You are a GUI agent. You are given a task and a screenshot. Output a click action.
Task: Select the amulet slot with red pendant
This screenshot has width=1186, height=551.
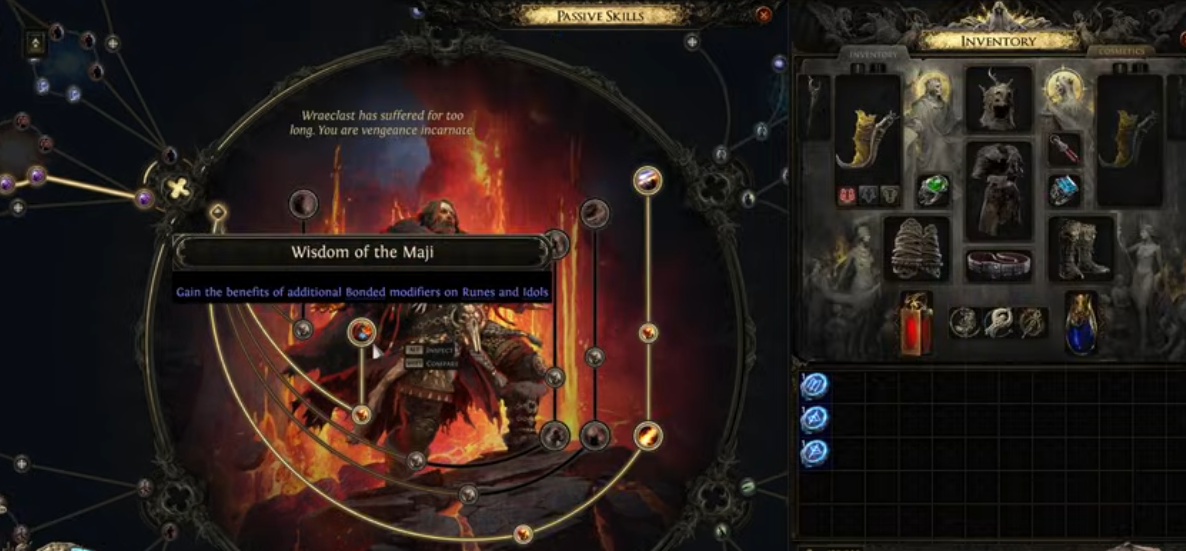pos(1064,150)
